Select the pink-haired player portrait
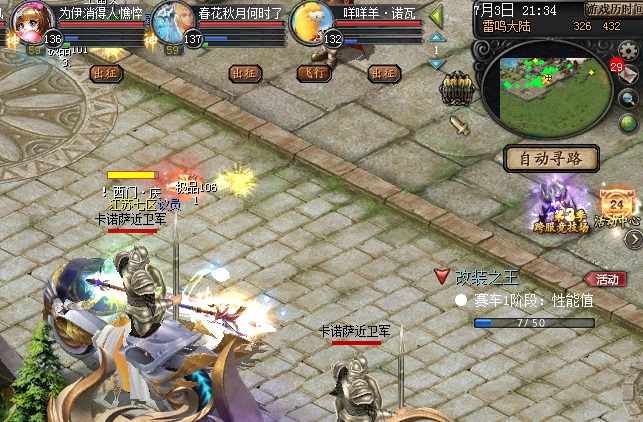Viewport: 643px width, 422px height. (x=32, y=20)
